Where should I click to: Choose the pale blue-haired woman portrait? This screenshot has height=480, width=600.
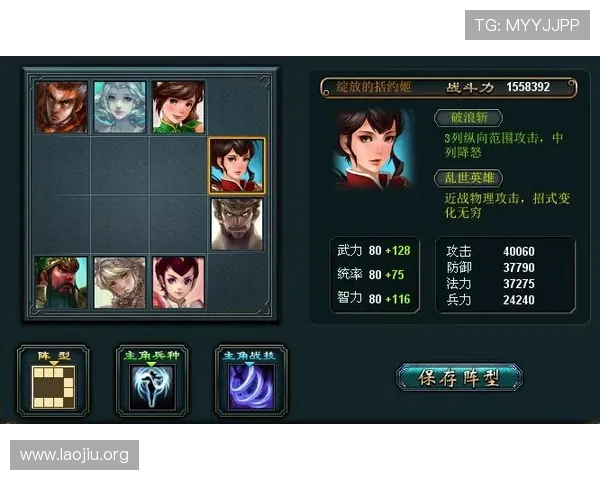120,107
